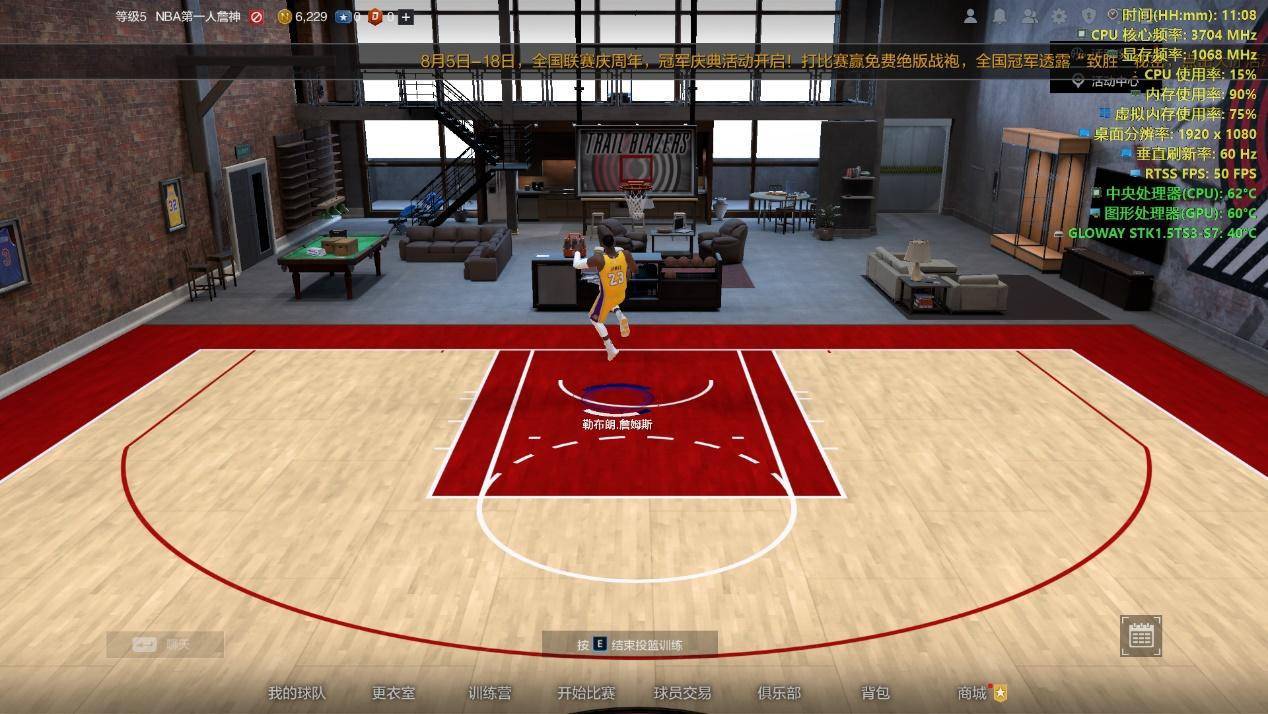The width and height of the screenshot is (1268, 714).
Task: Select 开始比赛 (Start Match)
Action: click(x=586, y=692)
